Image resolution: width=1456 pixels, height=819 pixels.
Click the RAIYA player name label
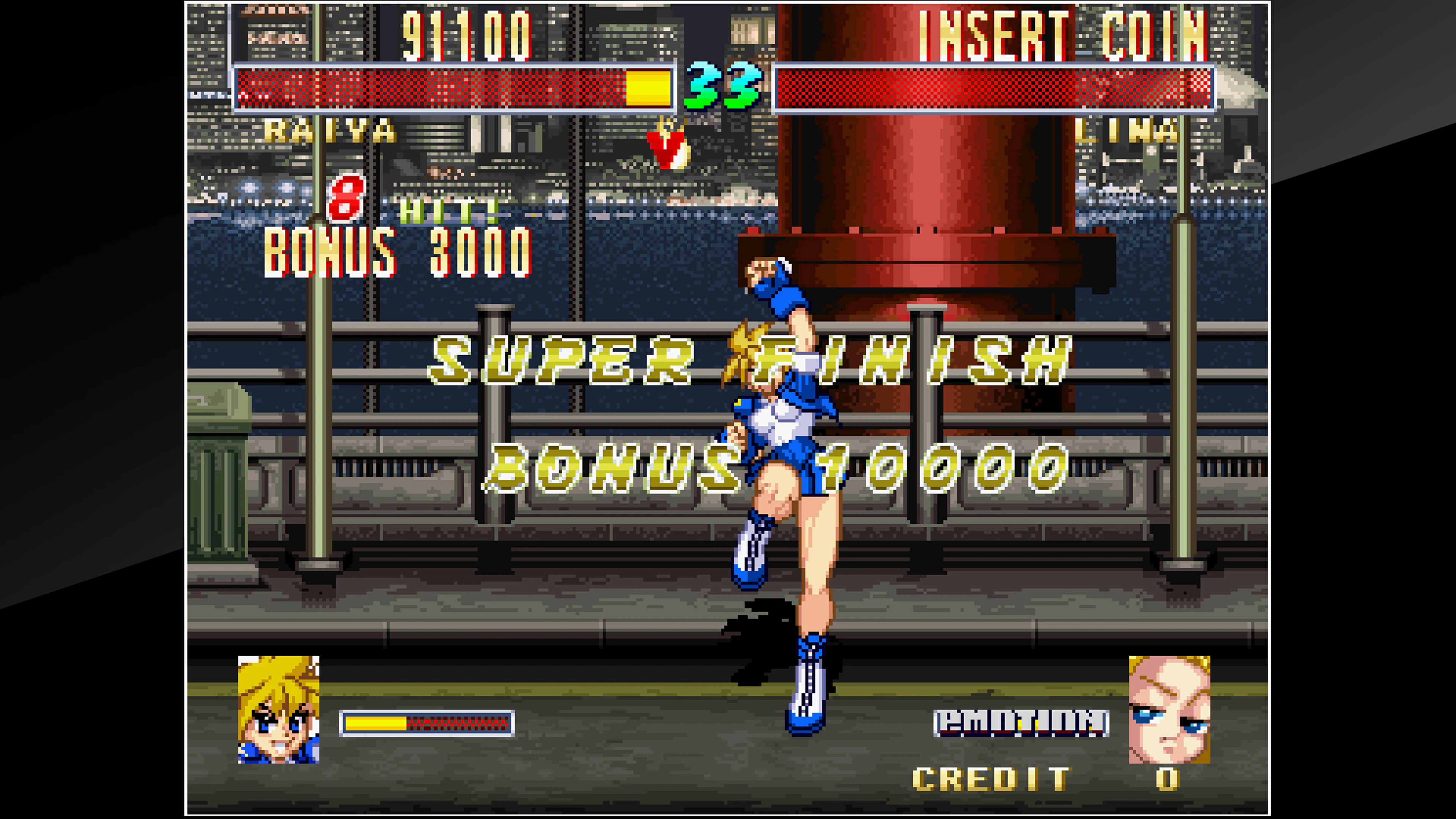[x=331, y=131]
